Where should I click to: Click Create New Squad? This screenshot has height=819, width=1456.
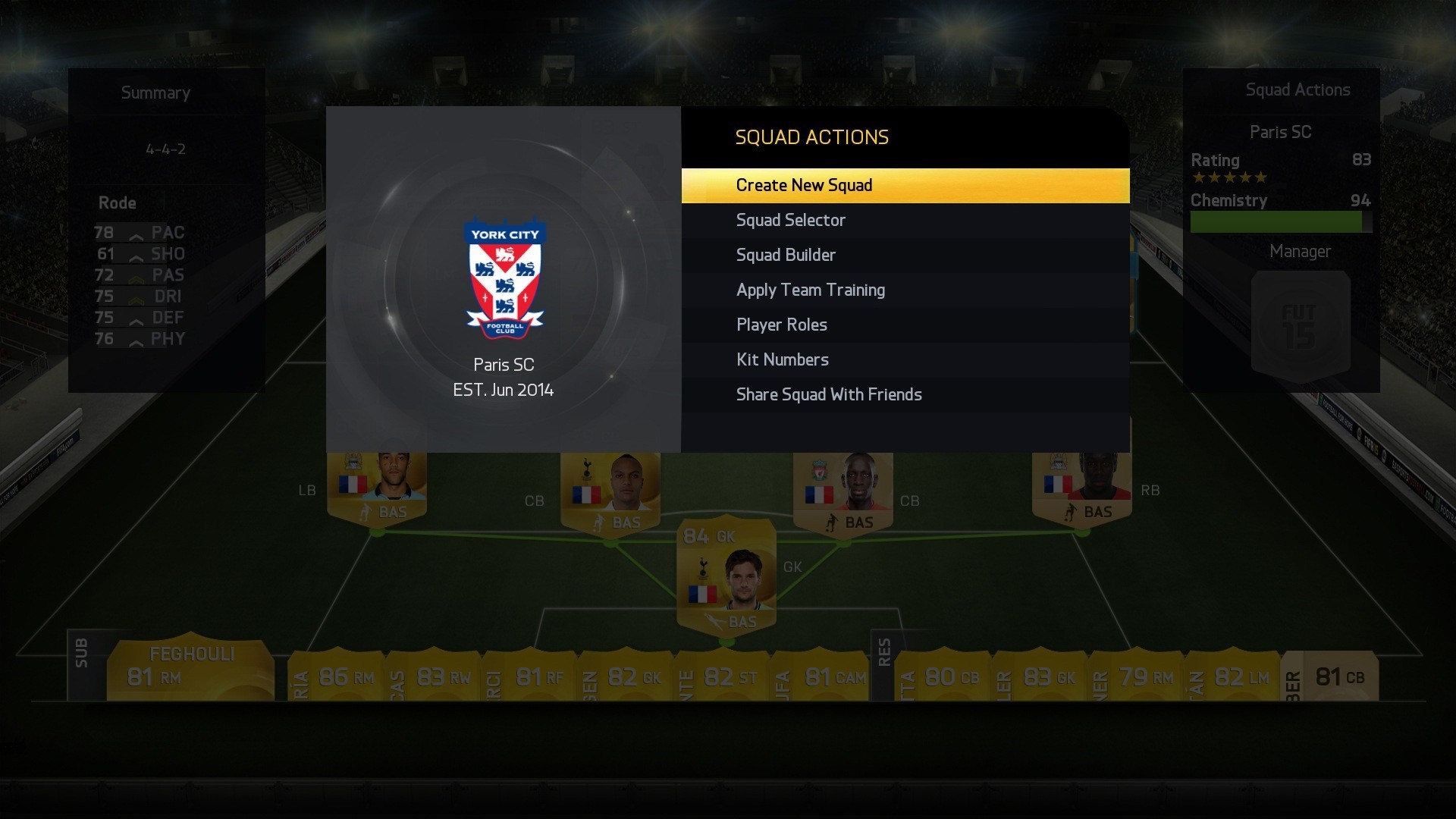click(804, 185)
